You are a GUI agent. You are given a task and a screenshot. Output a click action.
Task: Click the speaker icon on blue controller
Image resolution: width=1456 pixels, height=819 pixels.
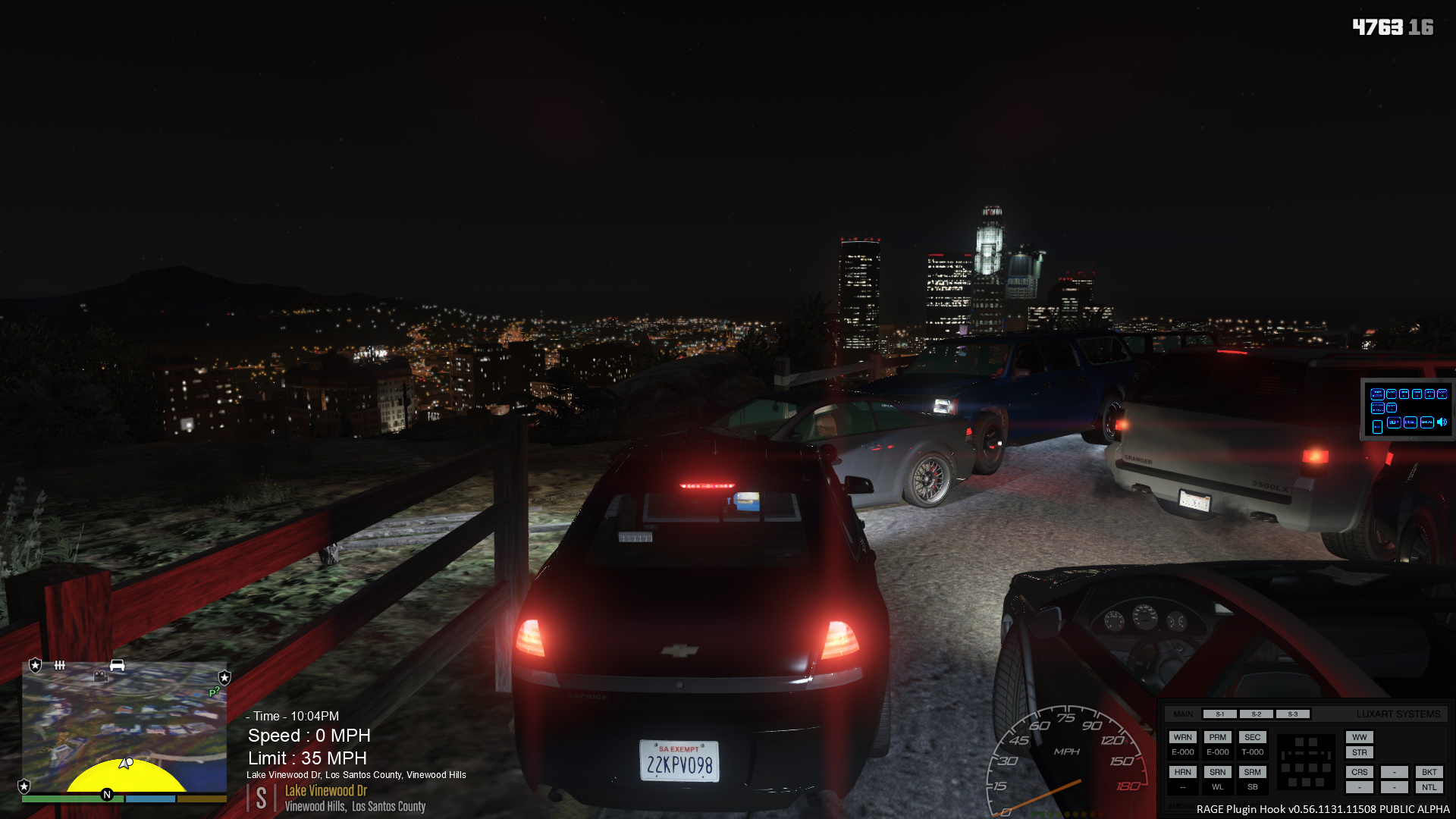1442,422
